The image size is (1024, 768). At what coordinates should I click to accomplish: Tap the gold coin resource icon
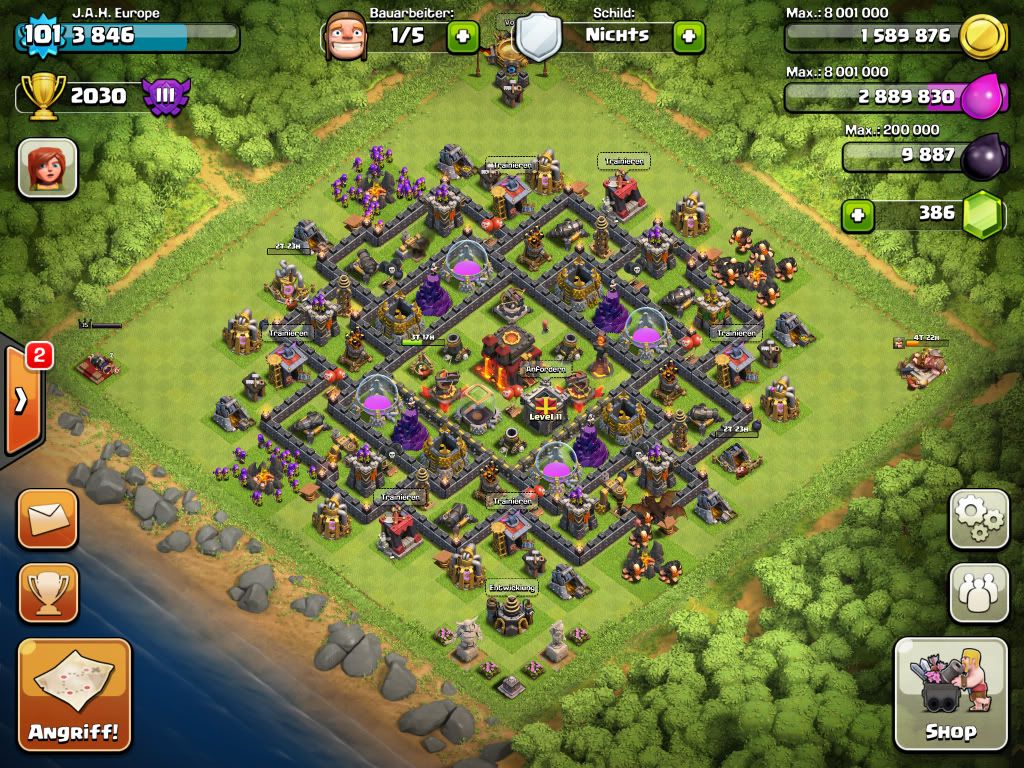(981, 37)
